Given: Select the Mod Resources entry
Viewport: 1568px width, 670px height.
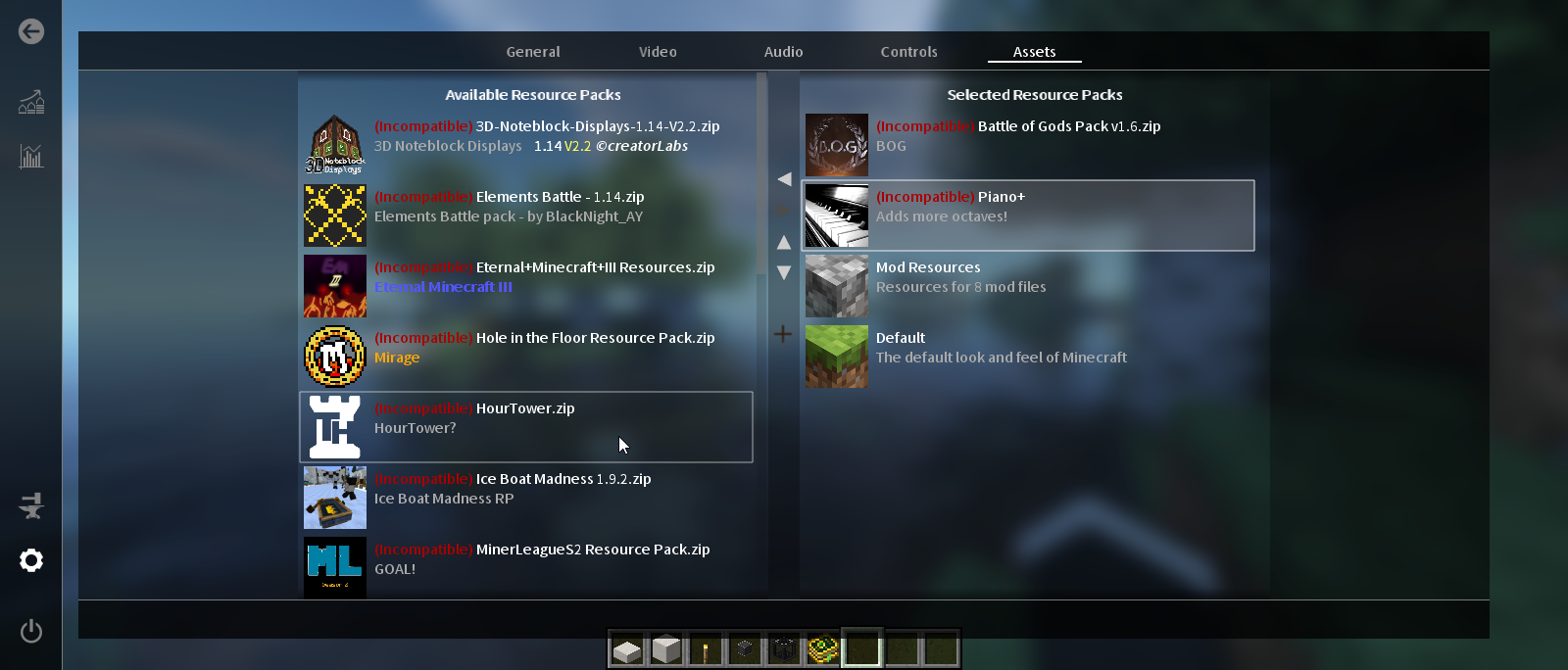Looking at the screenshot, I should tap(1028, 286).
